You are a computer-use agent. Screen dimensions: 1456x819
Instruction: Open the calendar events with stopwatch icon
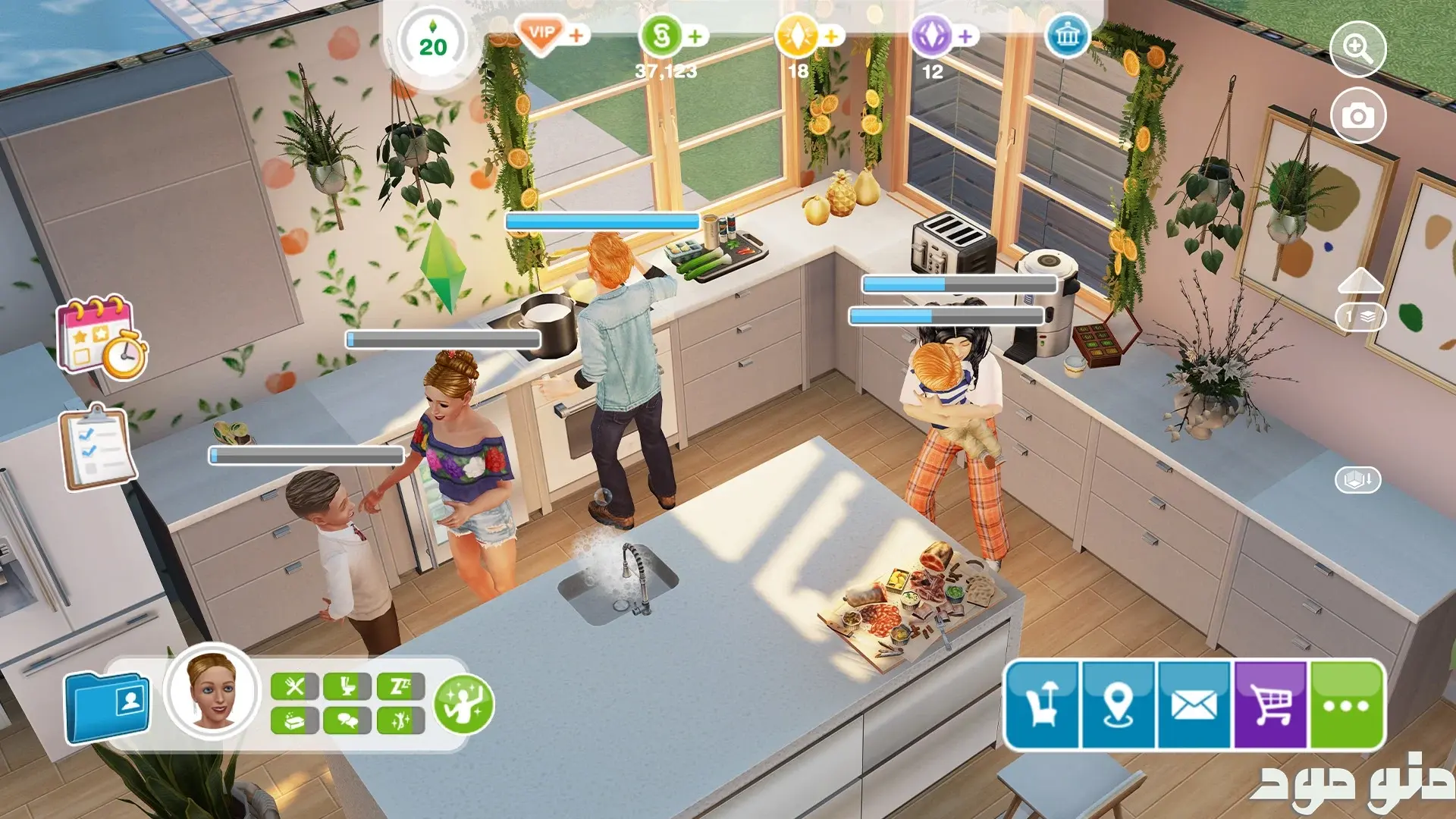point(102,337)
